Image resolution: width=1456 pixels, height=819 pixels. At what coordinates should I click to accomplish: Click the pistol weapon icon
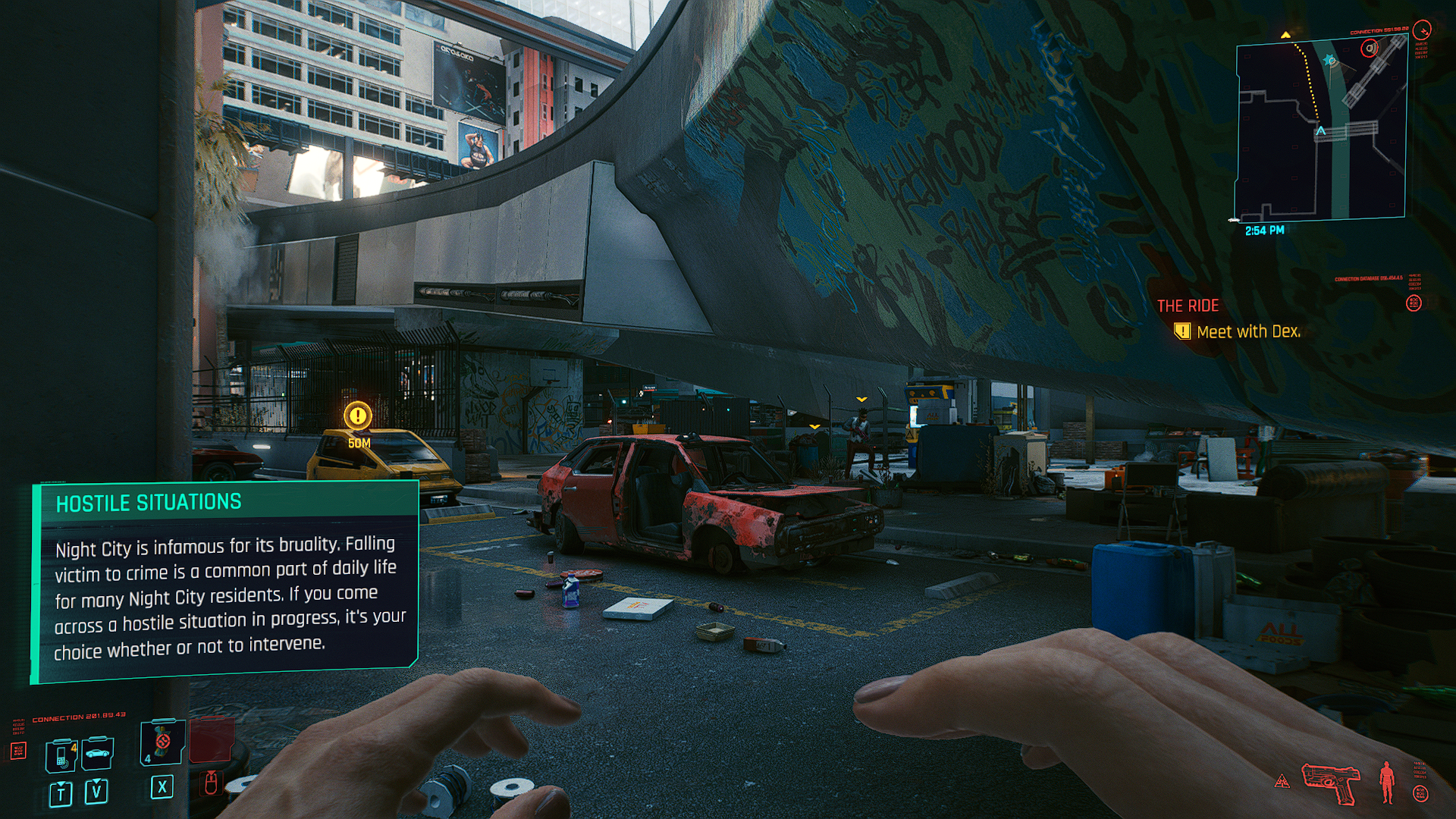coord(1330,783)
